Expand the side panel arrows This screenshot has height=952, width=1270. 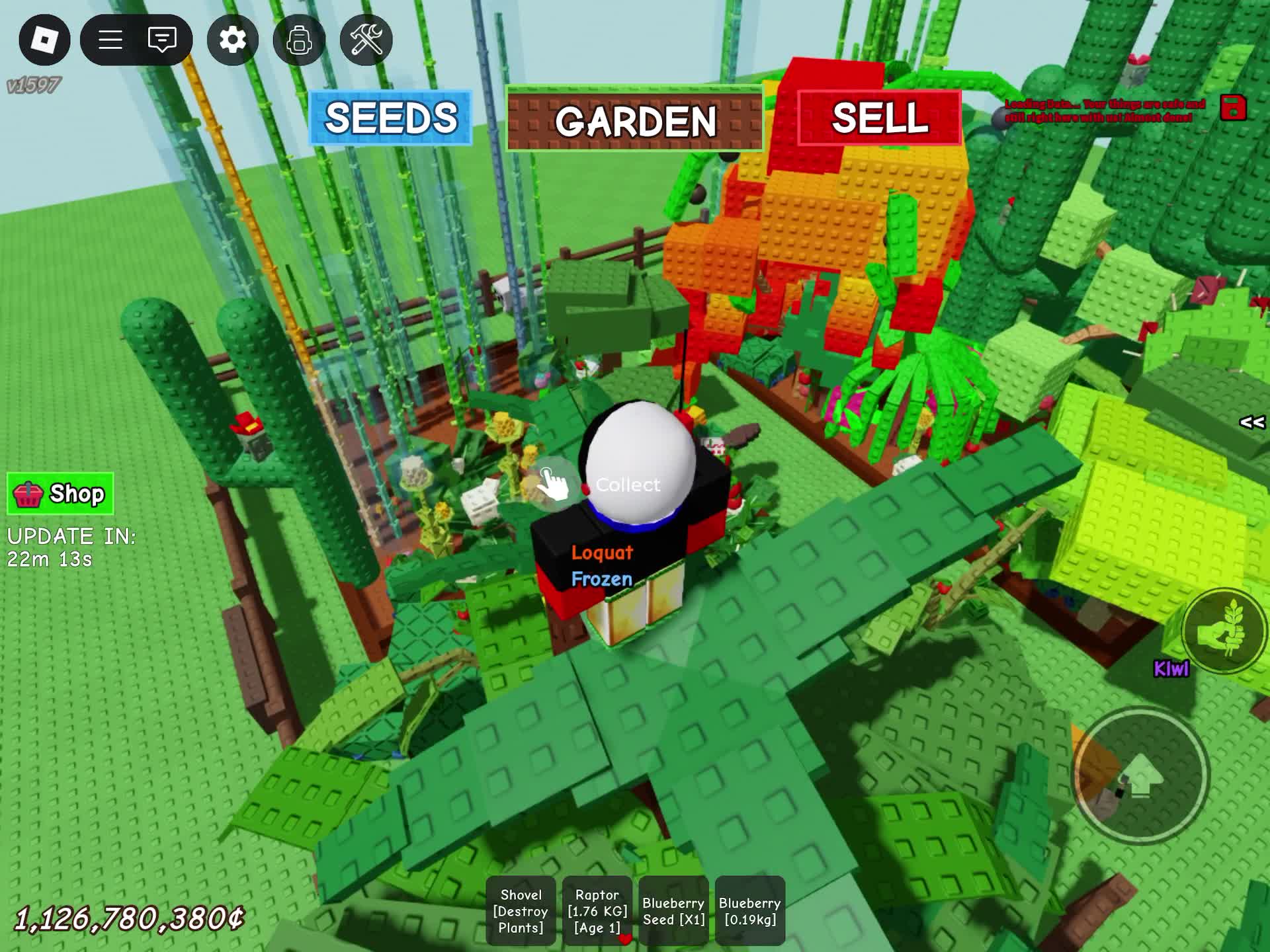point(1251,422)
